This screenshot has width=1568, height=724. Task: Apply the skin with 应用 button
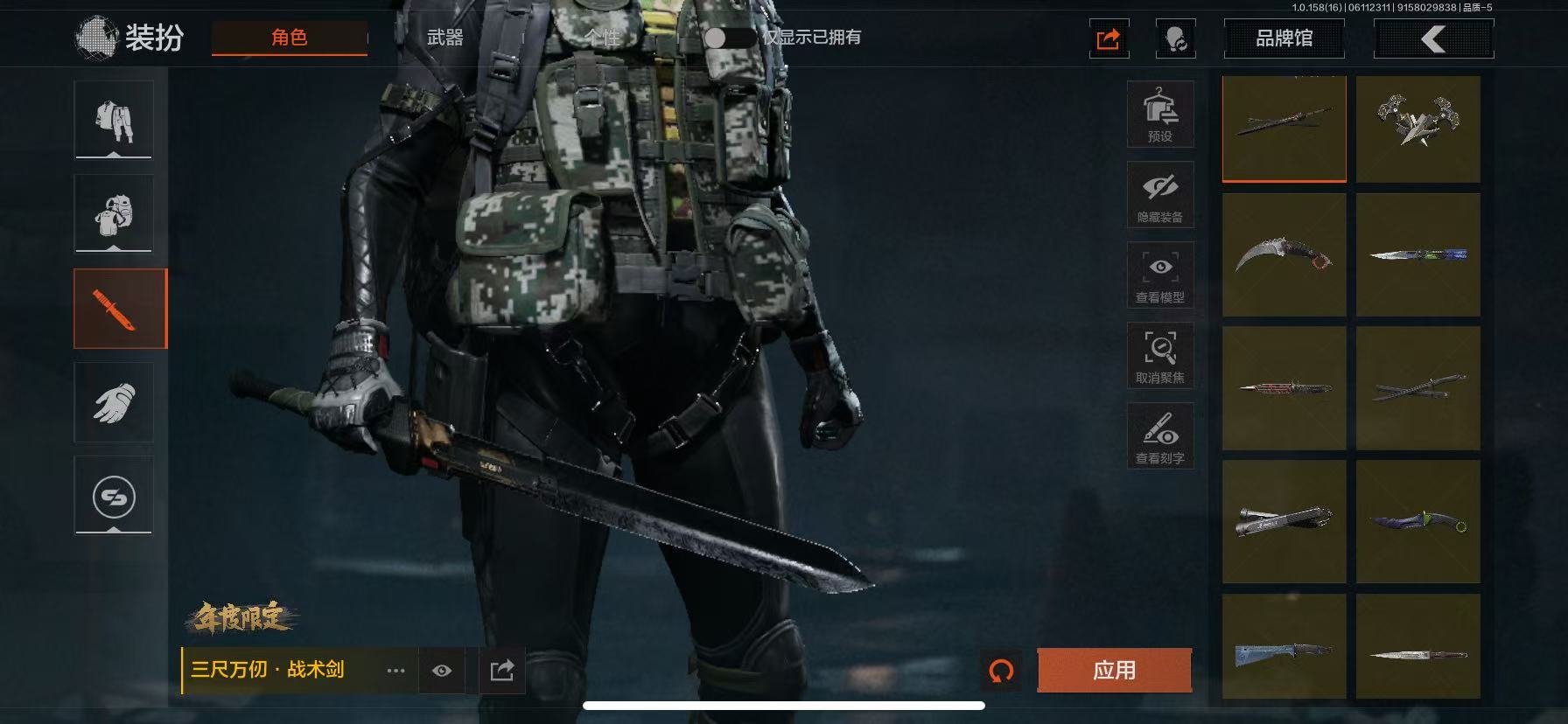(1114, 671)
